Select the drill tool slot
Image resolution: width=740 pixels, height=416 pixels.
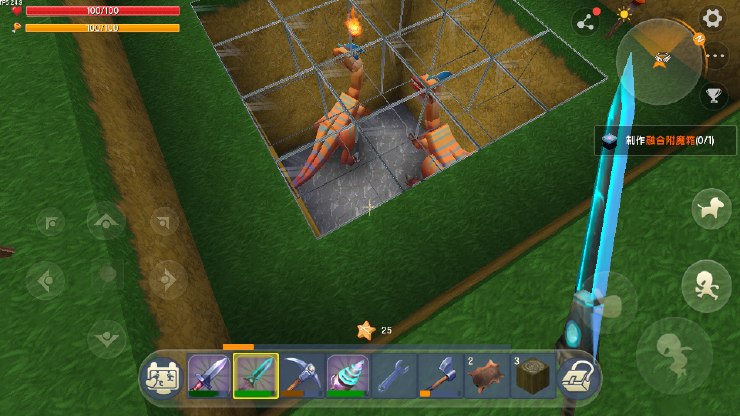pos(348,376)
